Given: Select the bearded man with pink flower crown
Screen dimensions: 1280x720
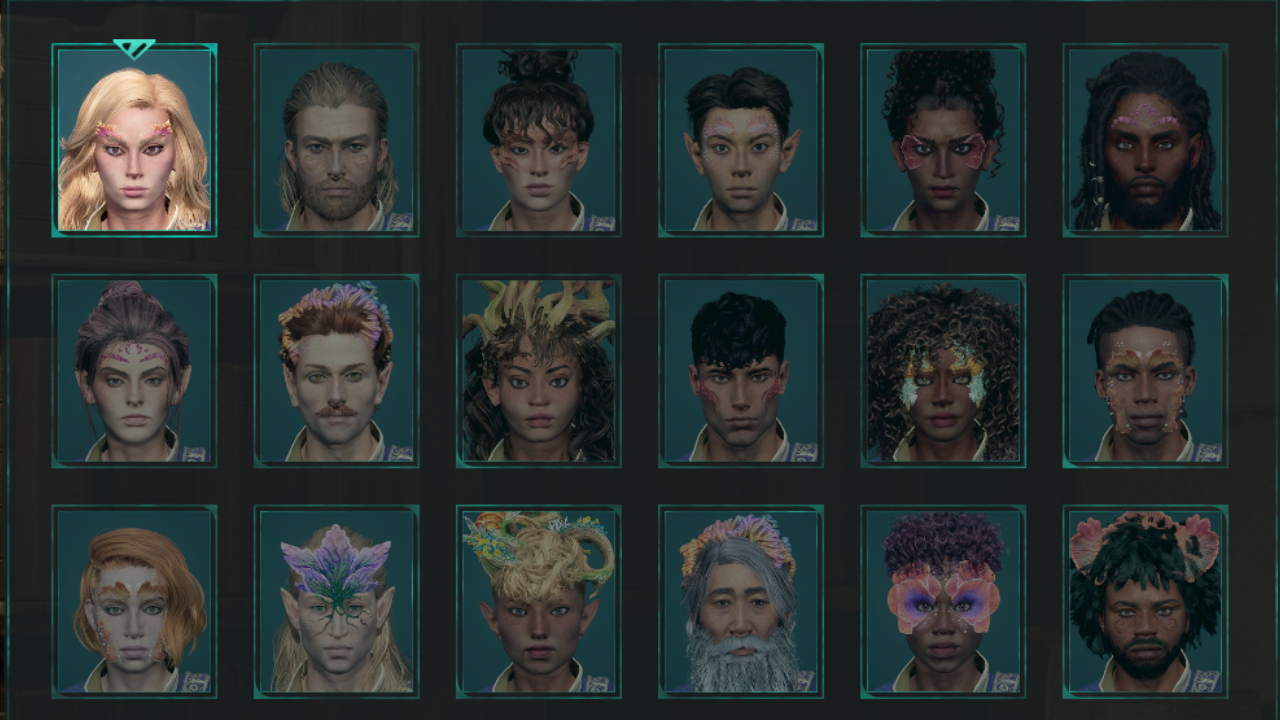Looking at the screenshot, I should pos(1143,601).
